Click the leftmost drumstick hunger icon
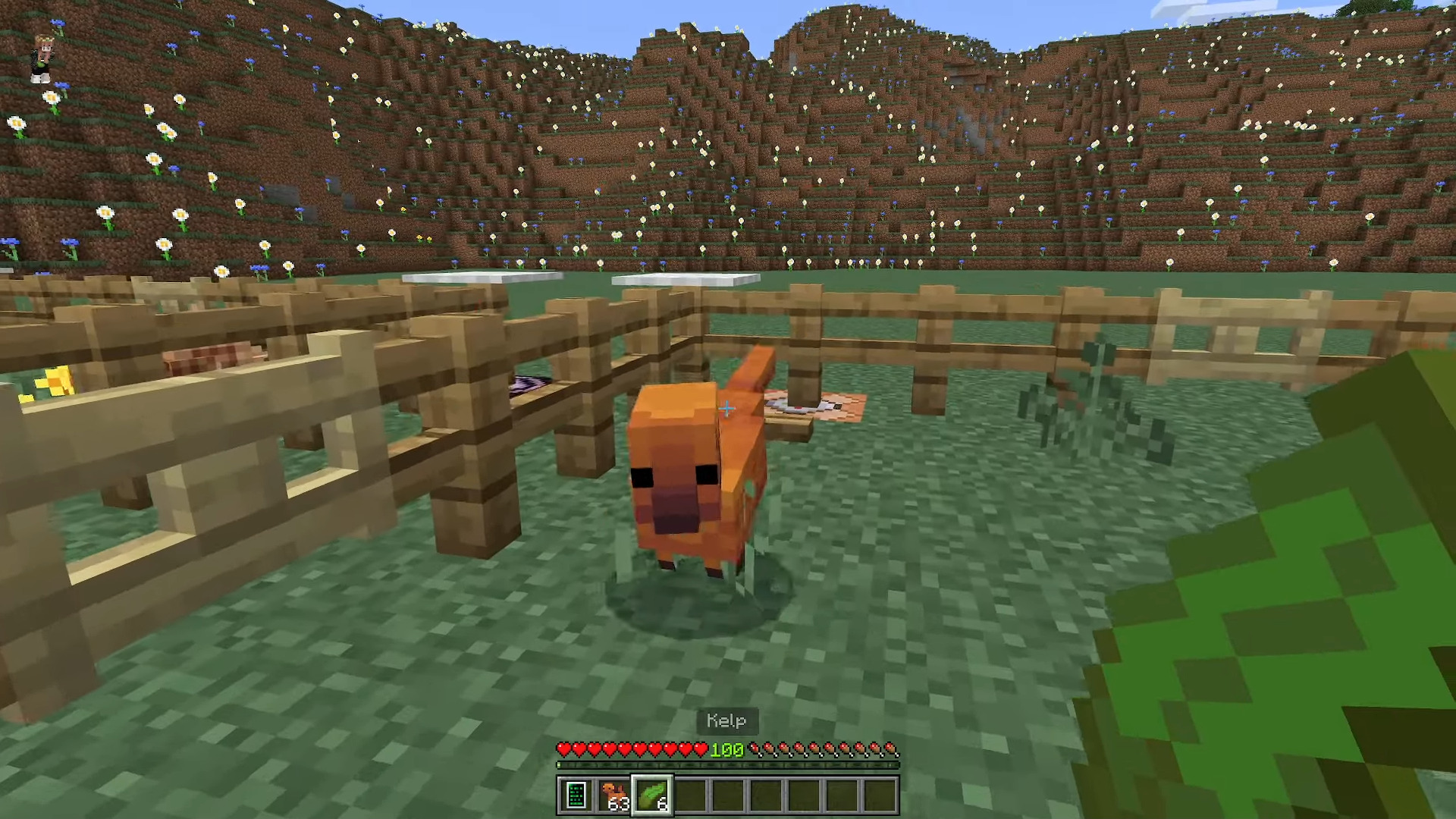This screenshot has width=1456, height=819. 756,749
